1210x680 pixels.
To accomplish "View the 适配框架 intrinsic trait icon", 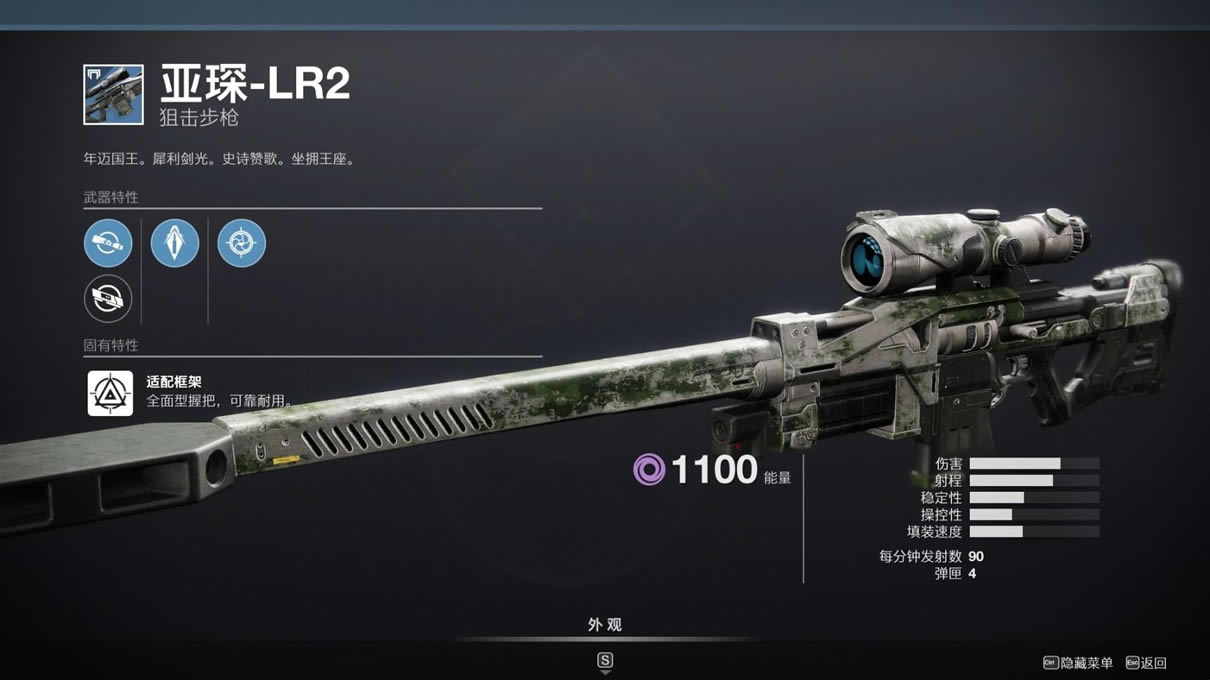I will tap(110, 393).
